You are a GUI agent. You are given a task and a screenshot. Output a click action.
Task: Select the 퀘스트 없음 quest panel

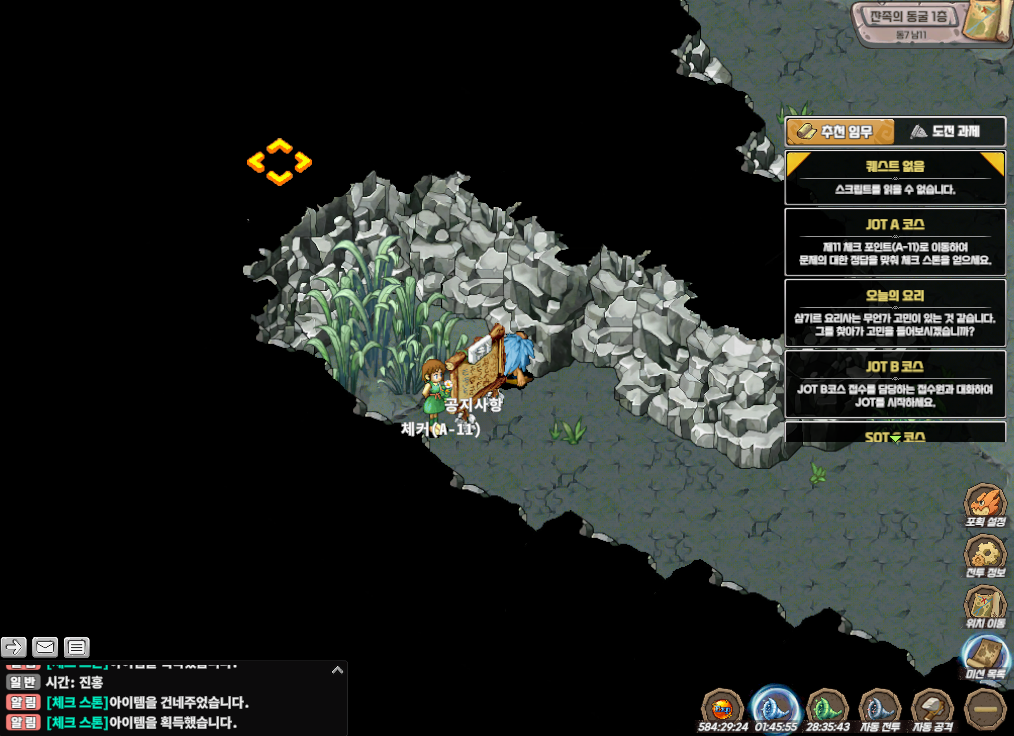pyautogui.click(x=895, y=177)
